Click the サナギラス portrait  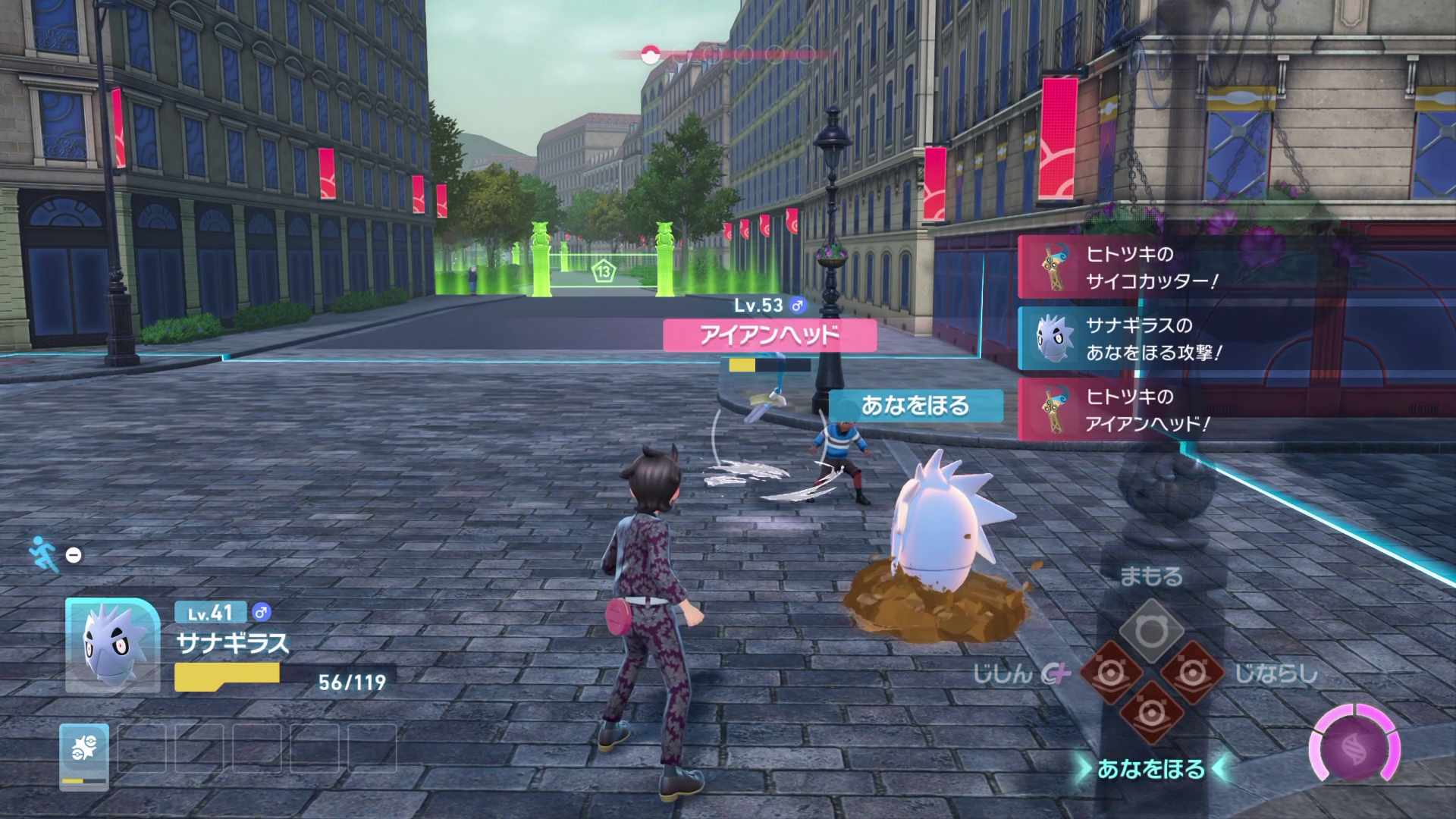pyautogui.click(x=112, y=645)
